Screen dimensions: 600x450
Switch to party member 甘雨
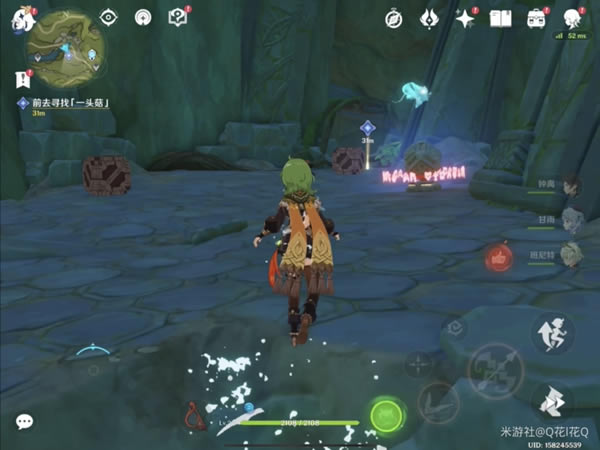(x=571, y=220)
